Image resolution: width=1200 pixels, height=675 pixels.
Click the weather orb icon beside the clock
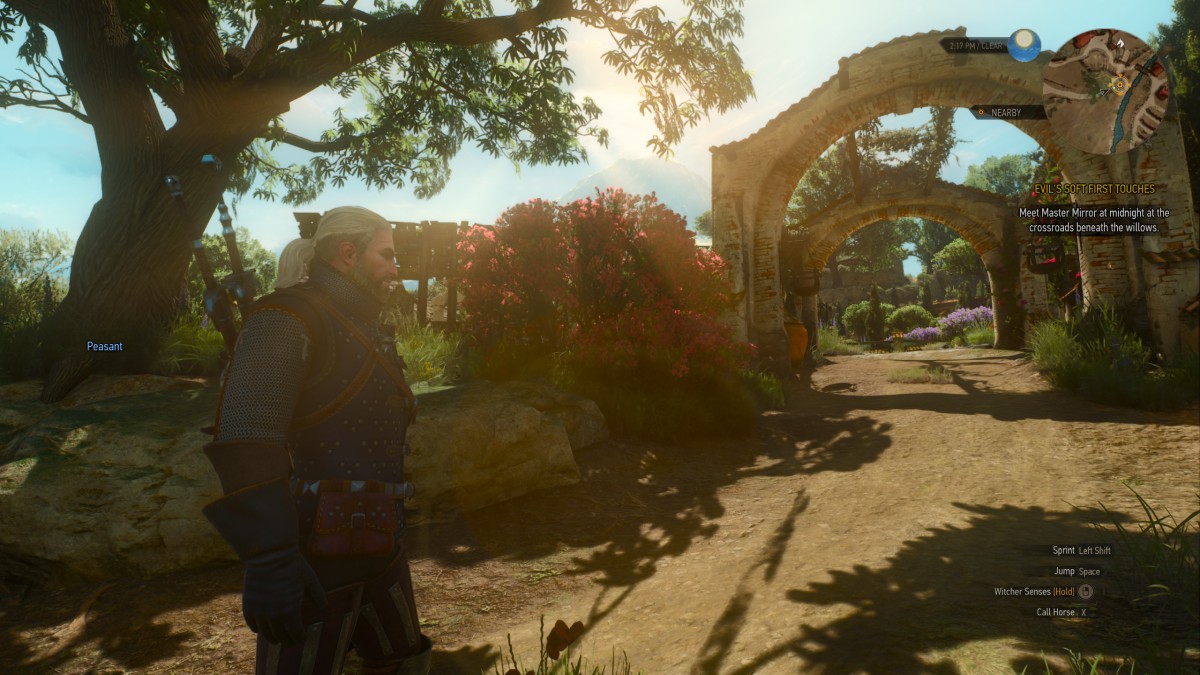point(1023,44)
